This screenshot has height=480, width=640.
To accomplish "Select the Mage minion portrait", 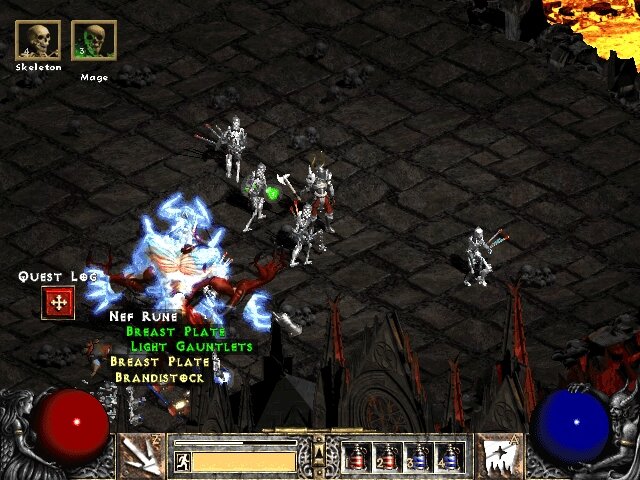I will tap(94, 40).
